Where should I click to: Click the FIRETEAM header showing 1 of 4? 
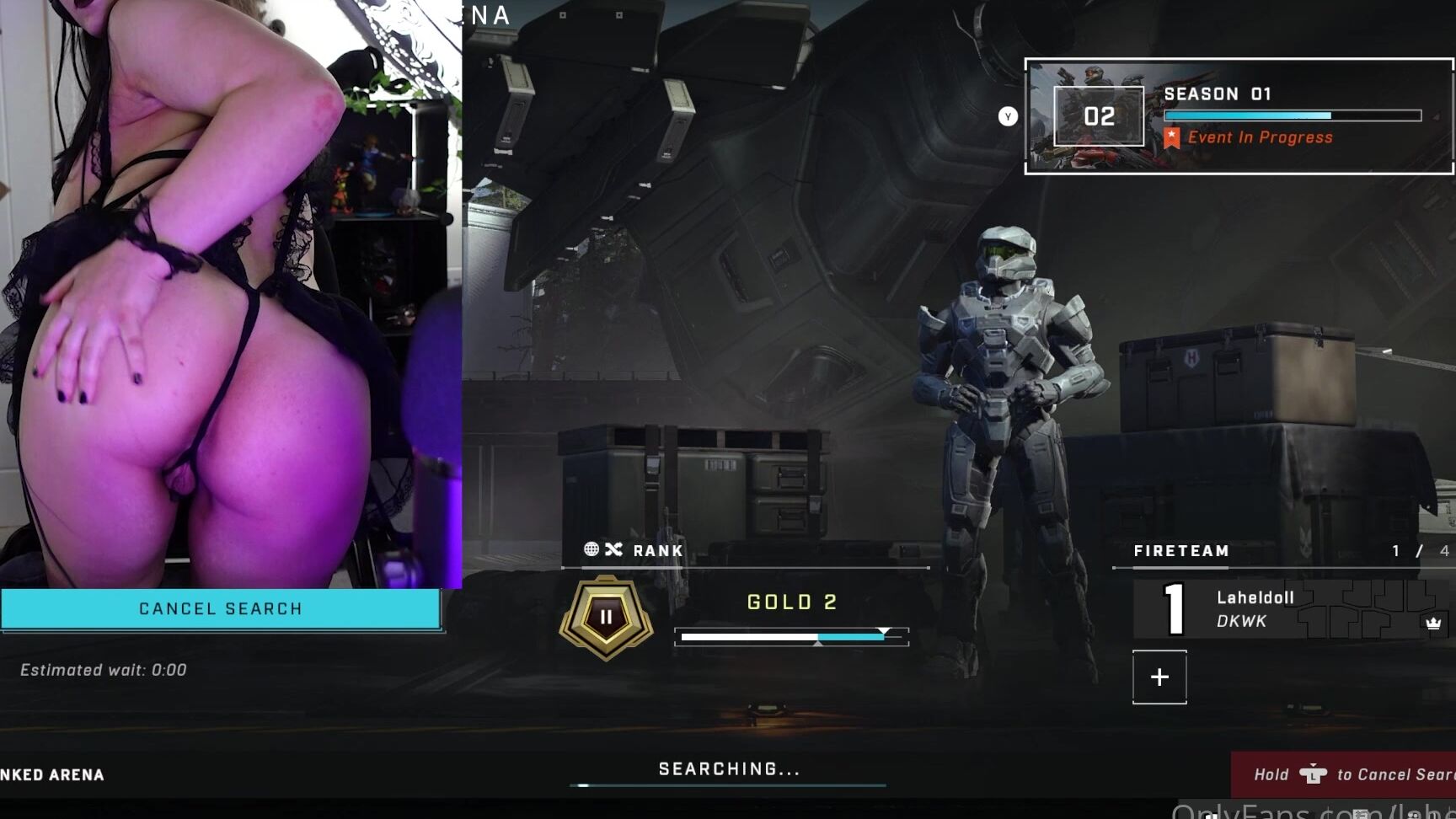click(x=1182, y=551)
